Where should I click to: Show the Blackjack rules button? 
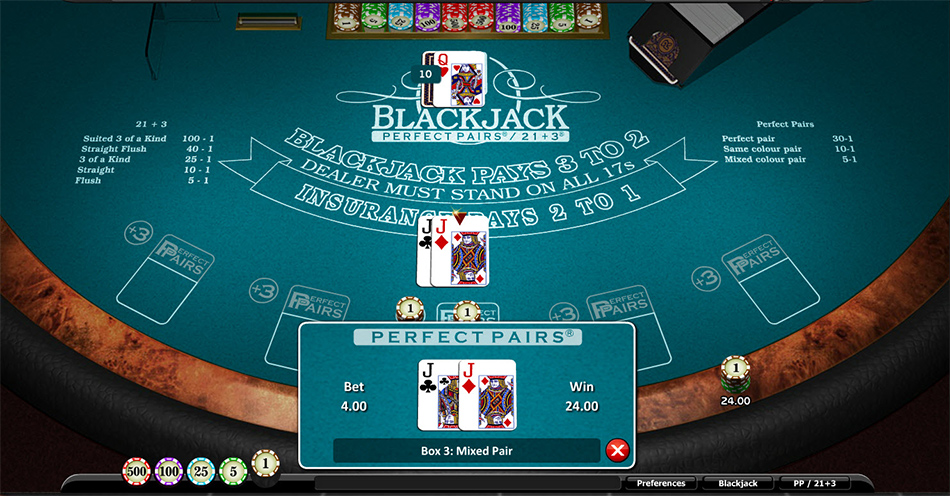(736, 484)
